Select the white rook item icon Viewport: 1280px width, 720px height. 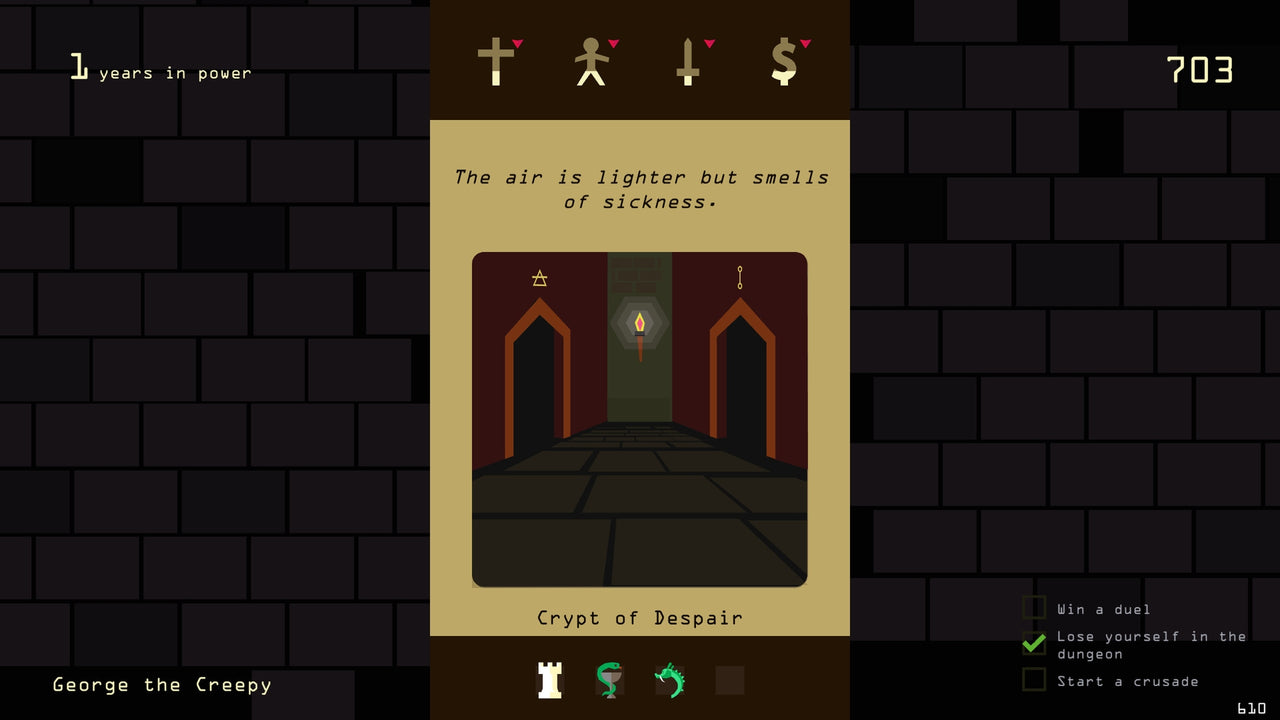pyautogui.click(x=549, y=680)
